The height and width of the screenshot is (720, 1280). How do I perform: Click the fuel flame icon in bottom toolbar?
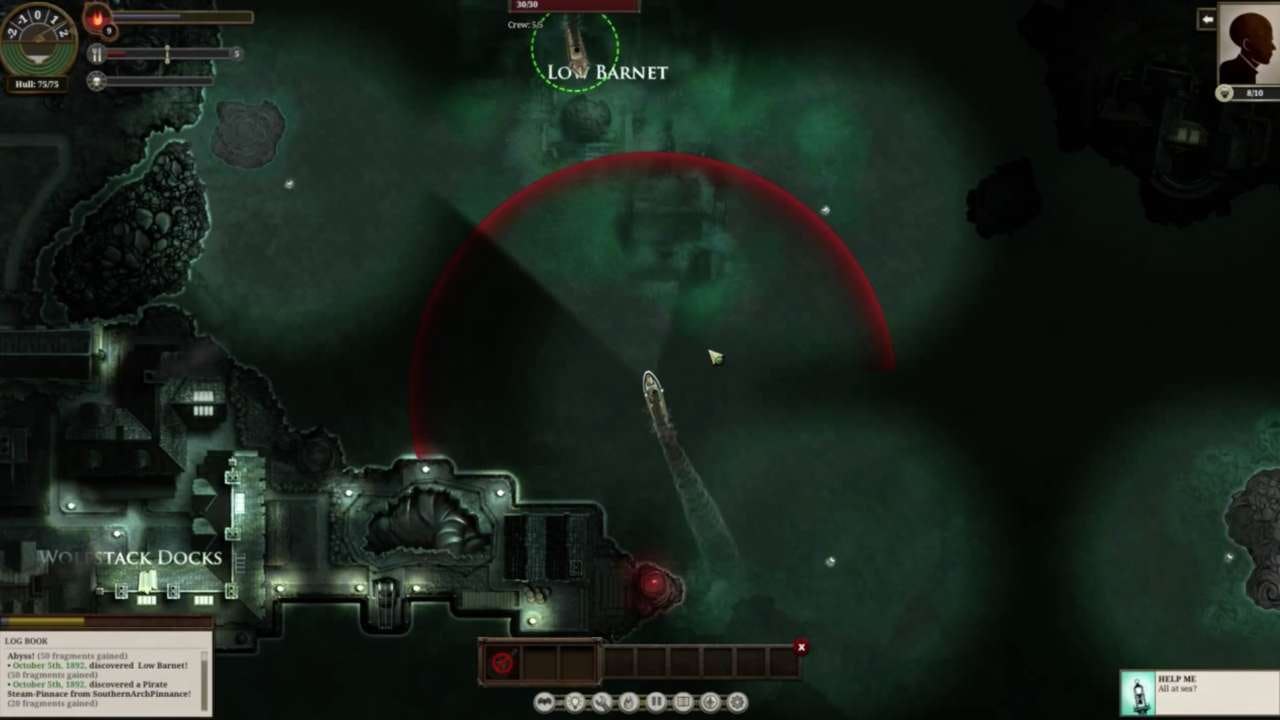(629, 703)
